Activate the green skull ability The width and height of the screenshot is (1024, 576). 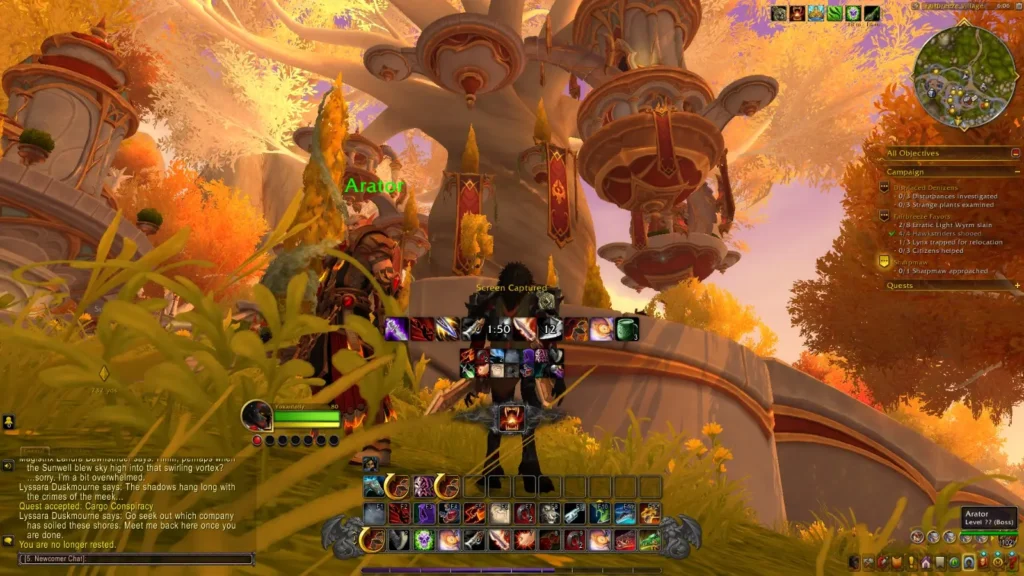(x=424, y=540)
